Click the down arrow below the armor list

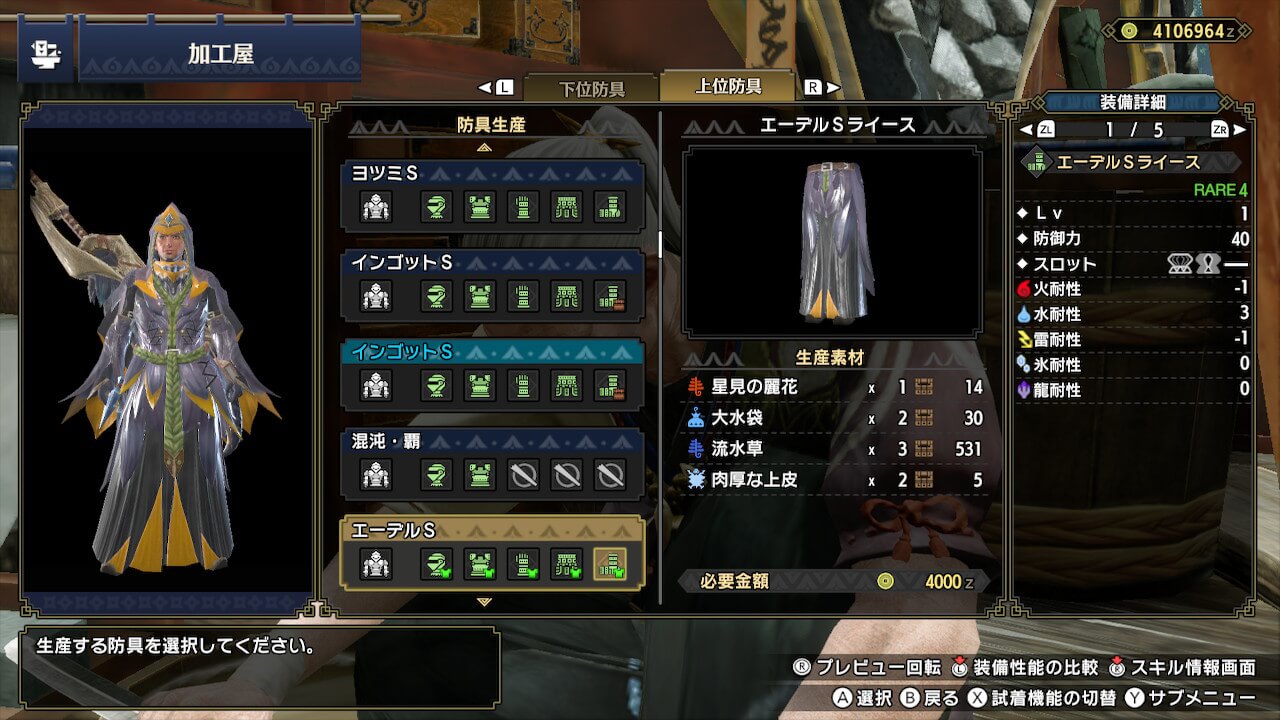pos(485,602)
